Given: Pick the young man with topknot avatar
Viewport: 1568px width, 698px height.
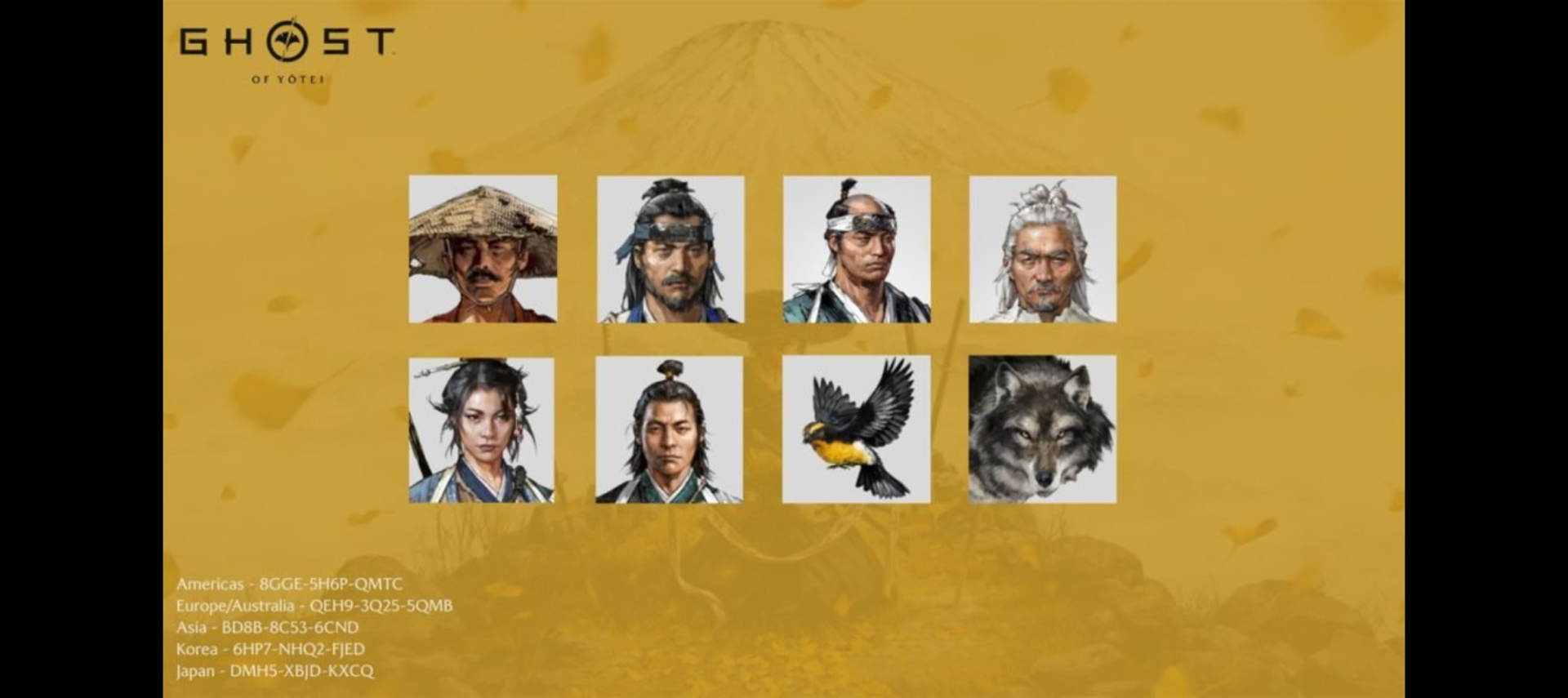Looking at the screenshot, I should tap(669, 429).
